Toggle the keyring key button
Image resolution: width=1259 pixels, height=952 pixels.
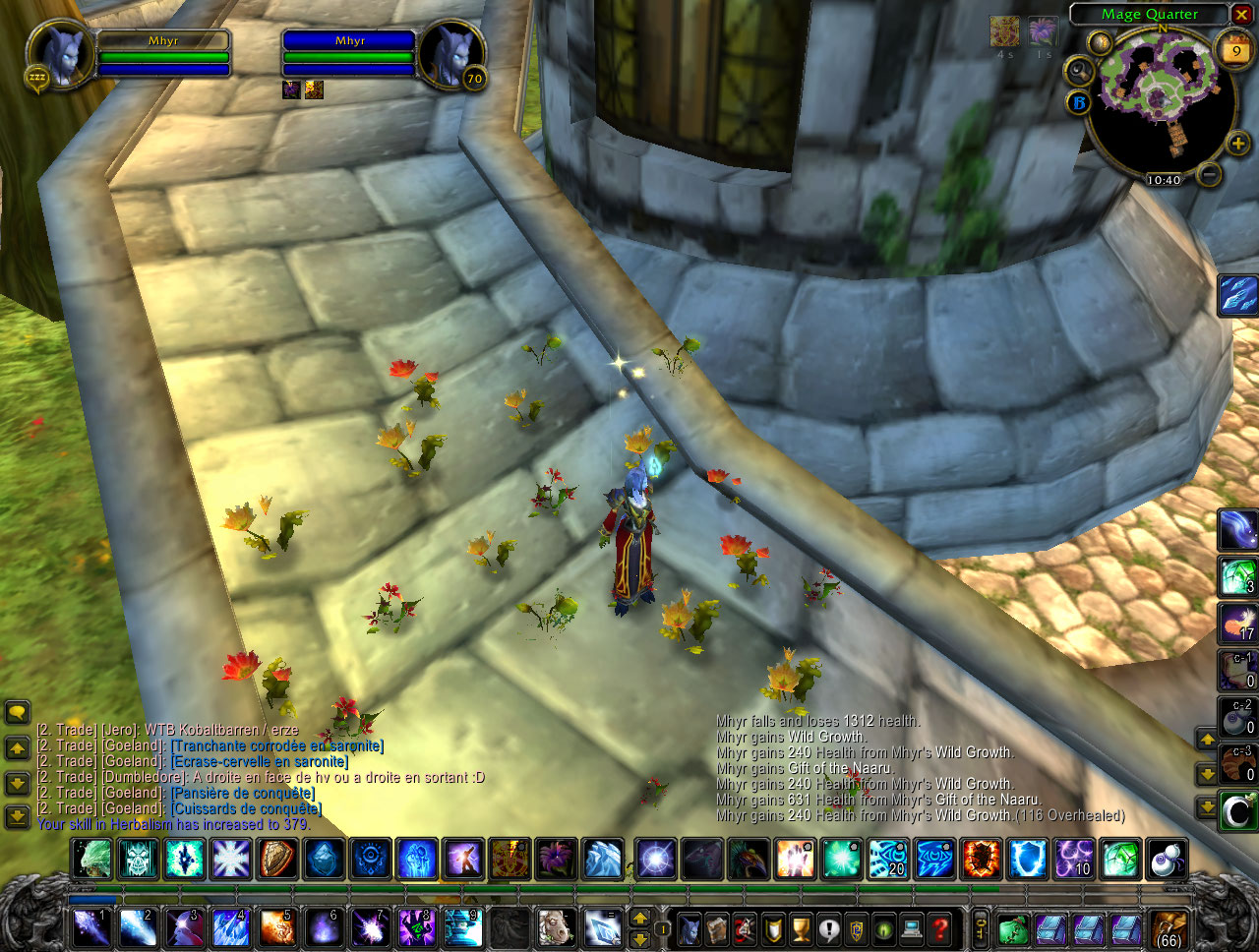981,928
